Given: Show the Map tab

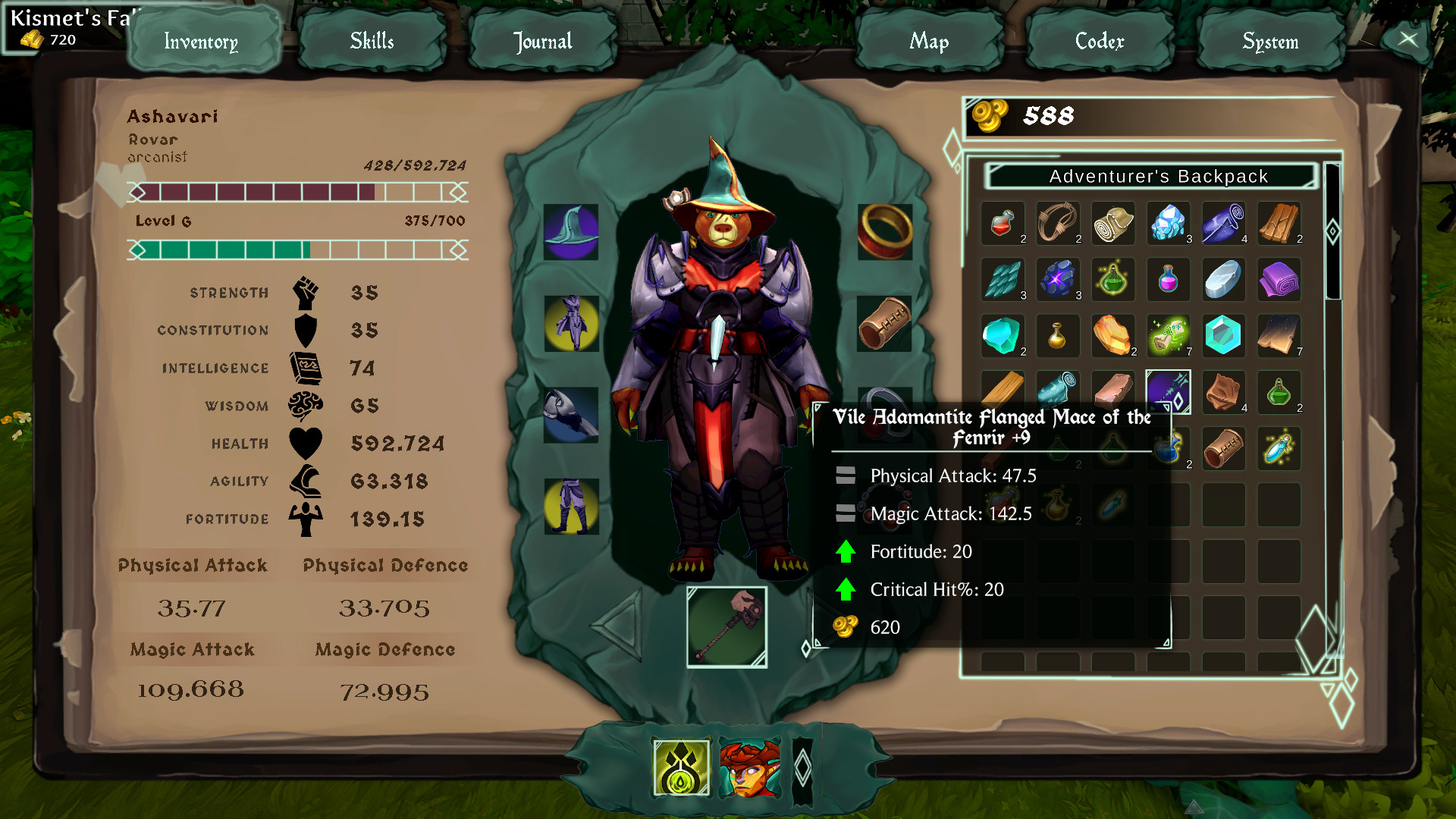Looking at the screenshot, I should [x=929, y=42].
